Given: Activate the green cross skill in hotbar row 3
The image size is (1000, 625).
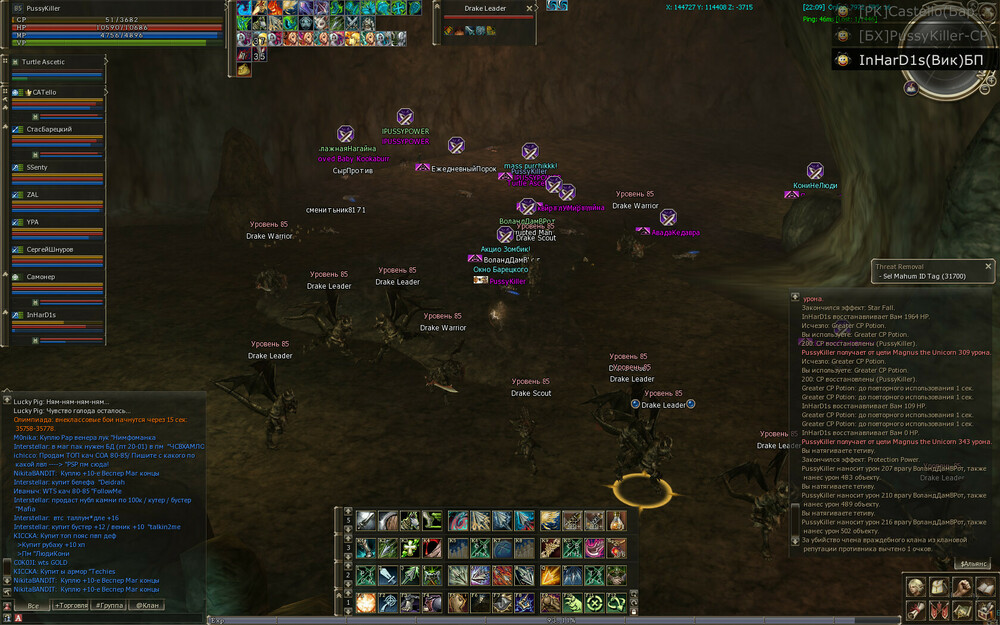Looking at the screenshot, I should tap(410, 548).
